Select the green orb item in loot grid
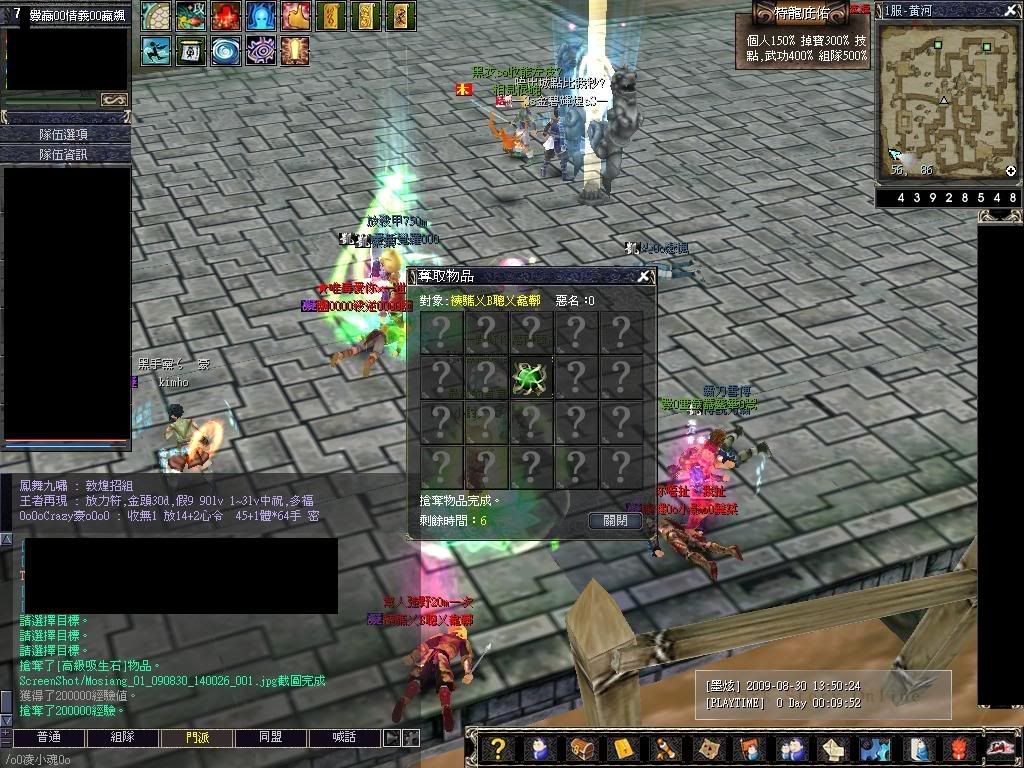The image size is (1024, 768). tap(531, 377)
